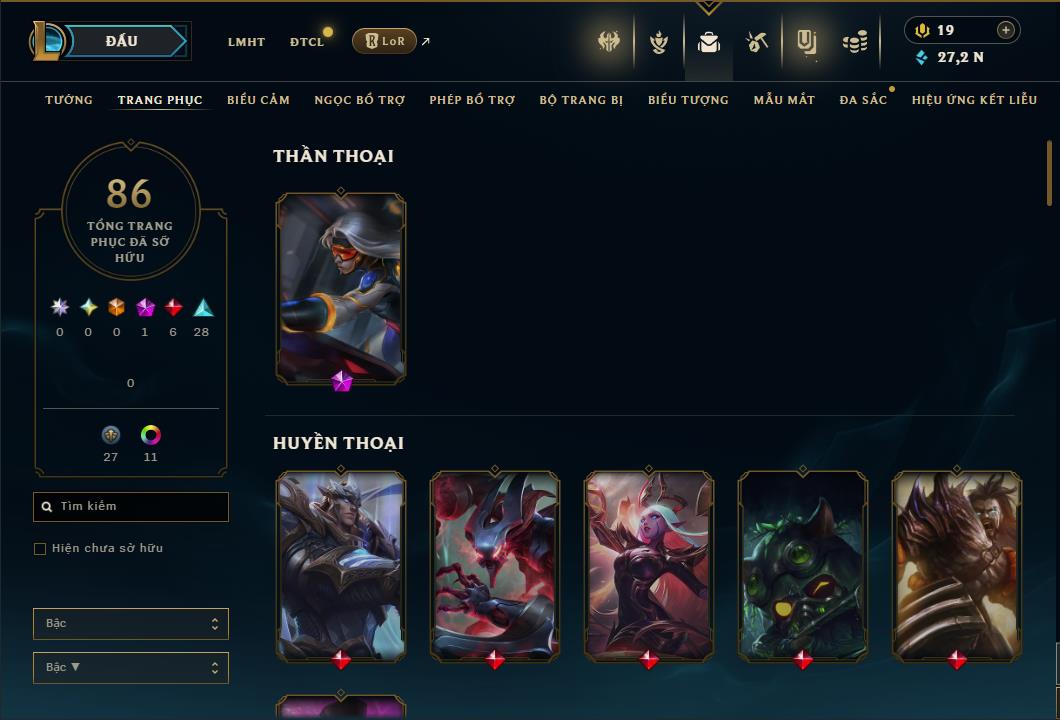Viewport: 1060px width, 720px height.
Task: Open the ĐA SẮC chromas tab
Action: [863, 100]
